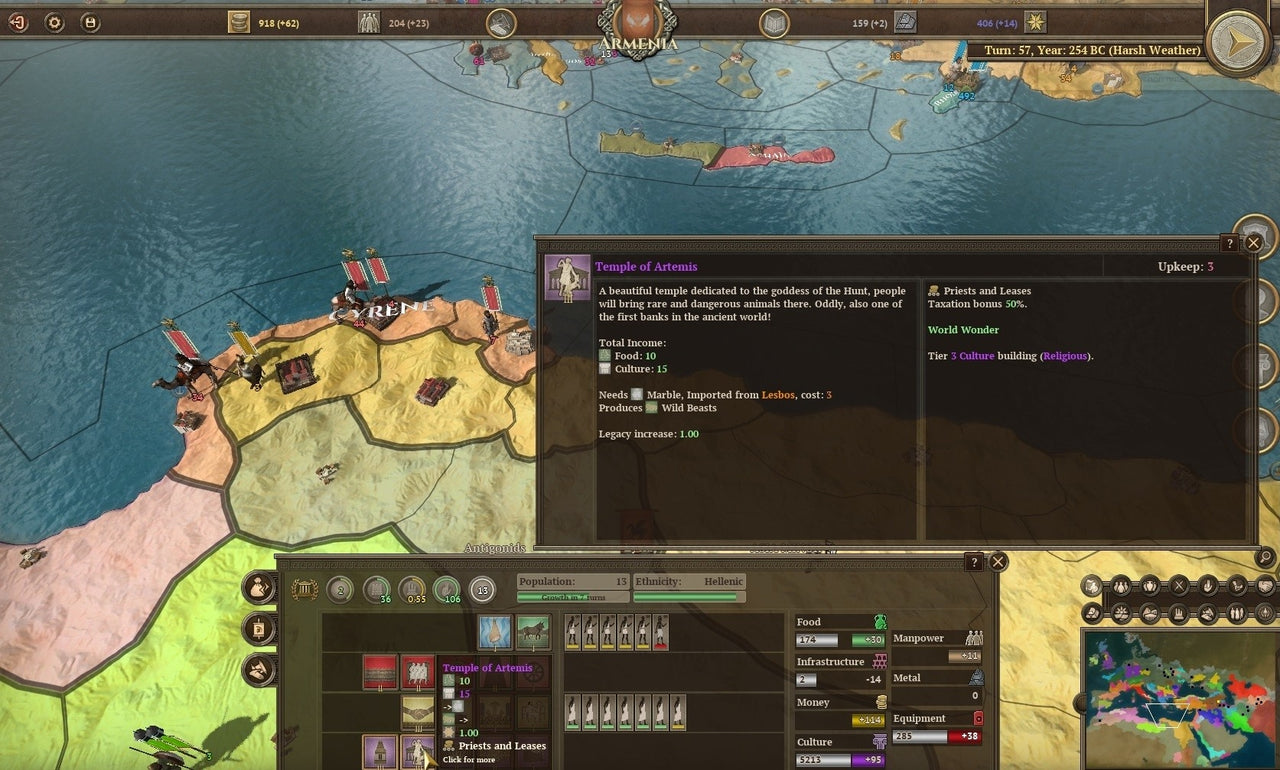The image size is (1280, 770).
Task: Open the game settings gear icon
Action: click(53, 22)
